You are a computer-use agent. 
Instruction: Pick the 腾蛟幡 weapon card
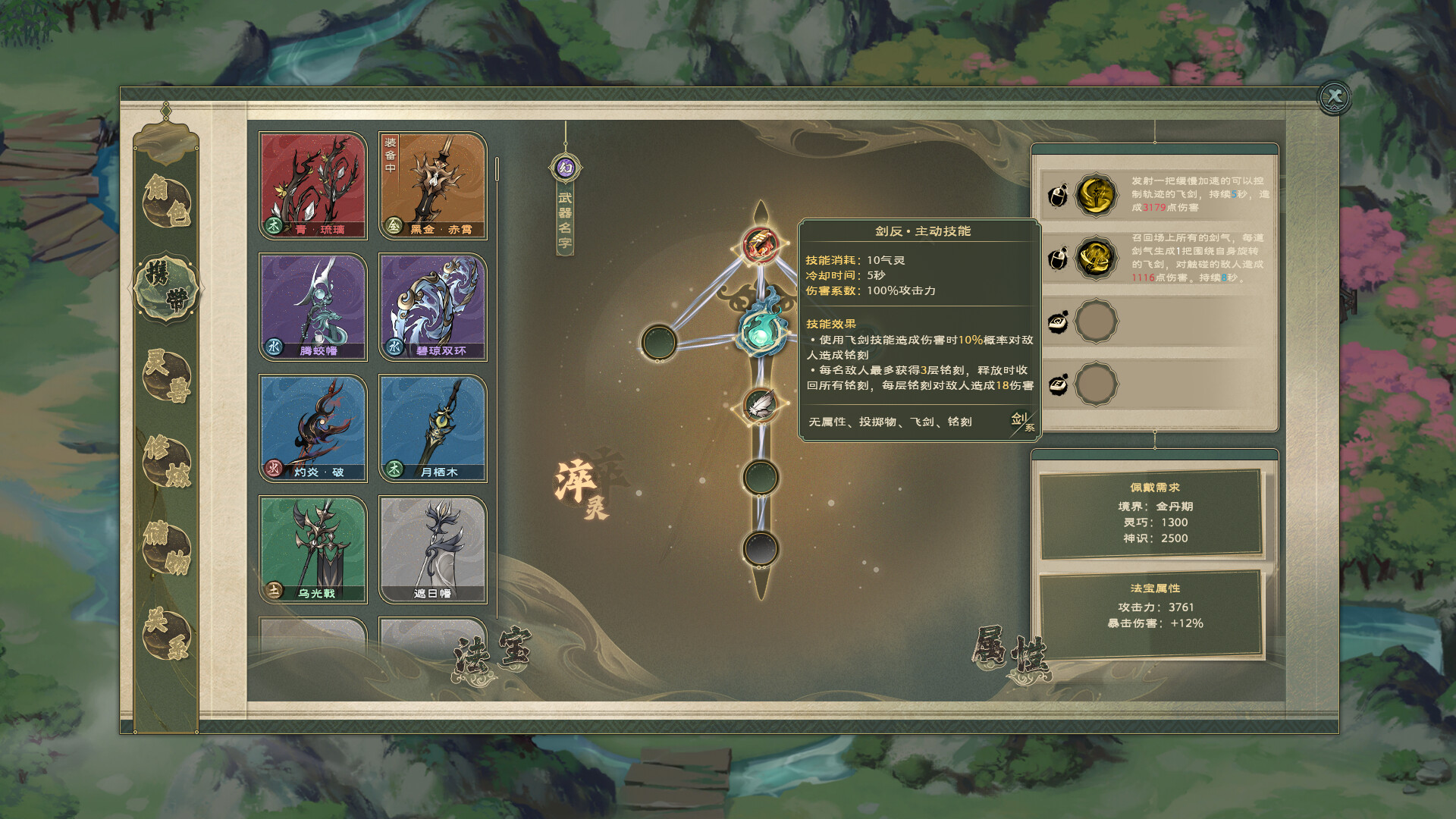point(313,307)
